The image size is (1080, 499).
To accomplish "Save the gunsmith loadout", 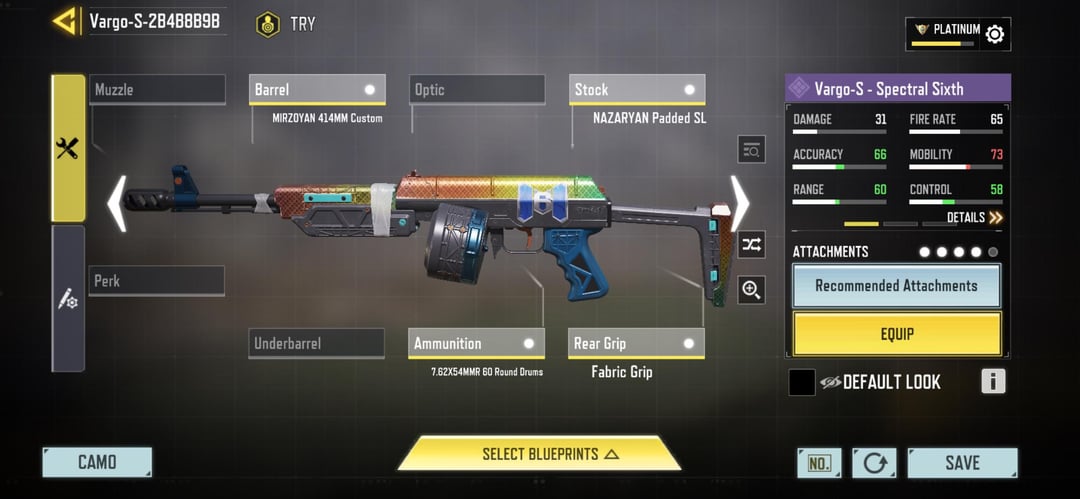I will pos(962,462).
